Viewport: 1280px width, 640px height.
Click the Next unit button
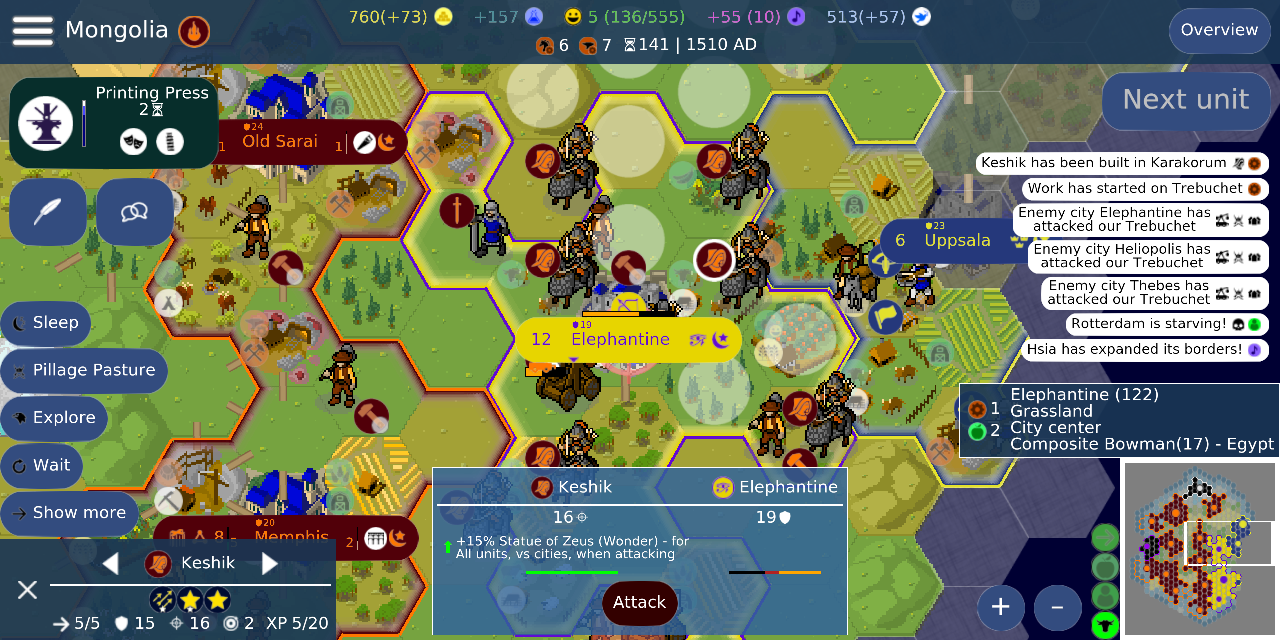tap(1185, 99)
